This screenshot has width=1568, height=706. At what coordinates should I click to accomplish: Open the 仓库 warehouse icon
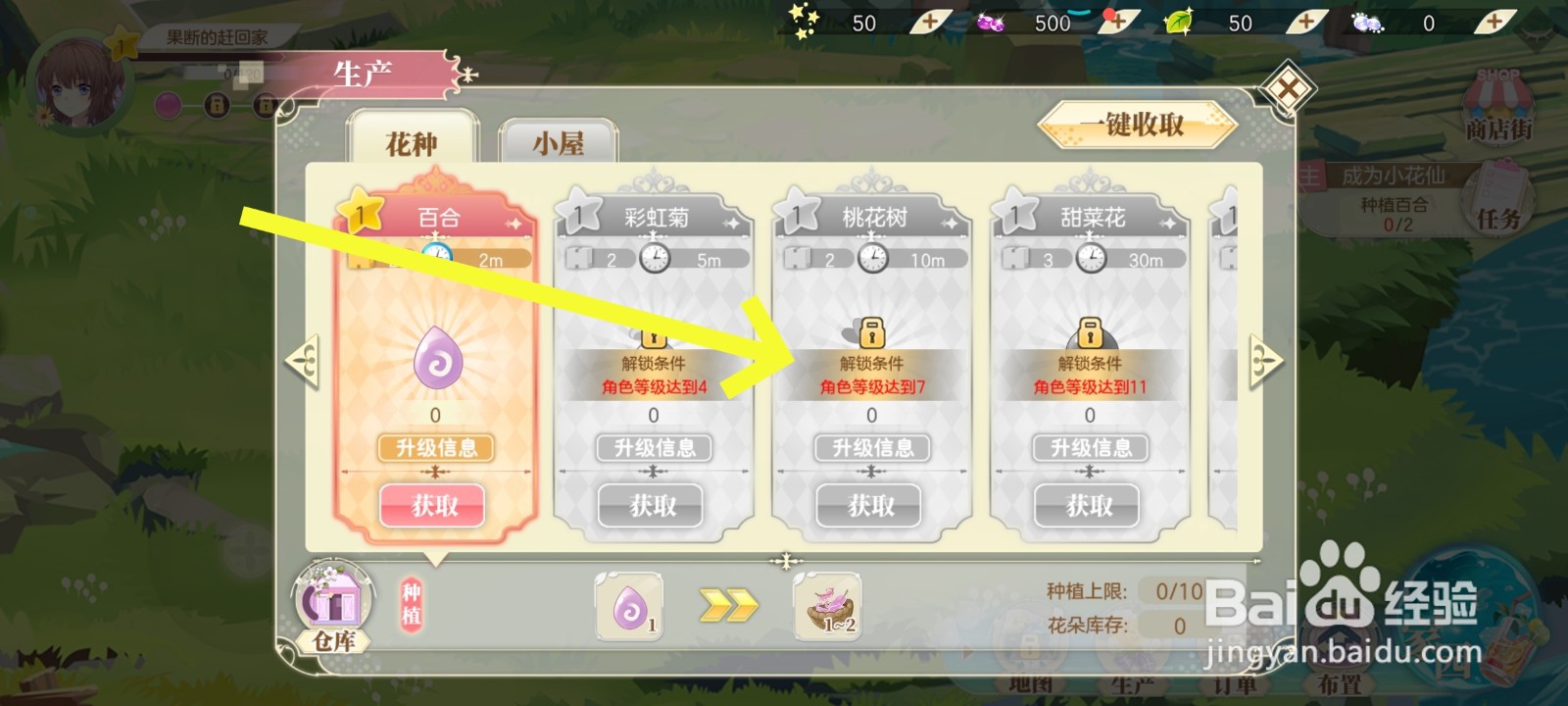333,603
